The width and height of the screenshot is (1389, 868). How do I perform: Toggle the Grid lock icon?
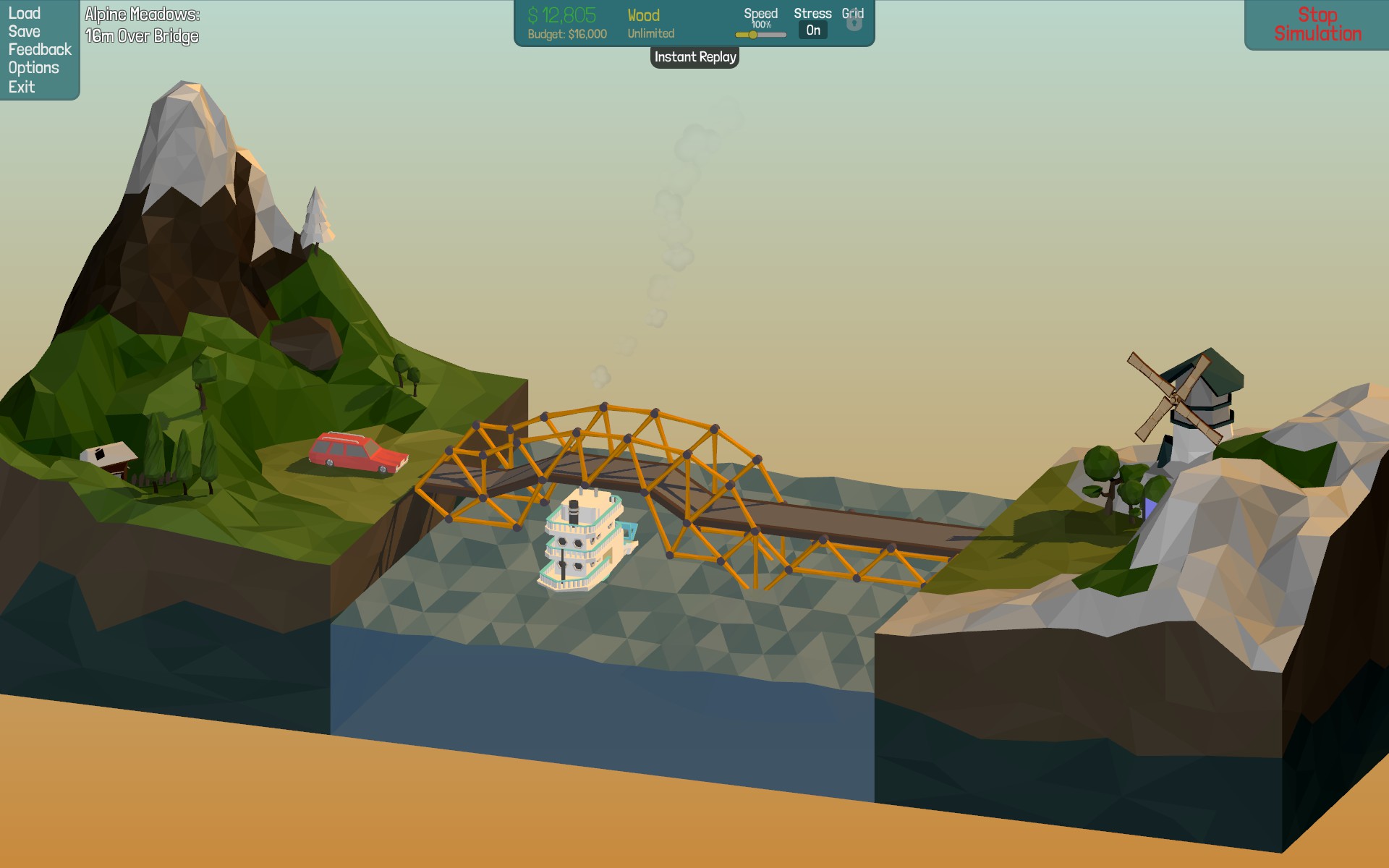[x=854, y=22]
